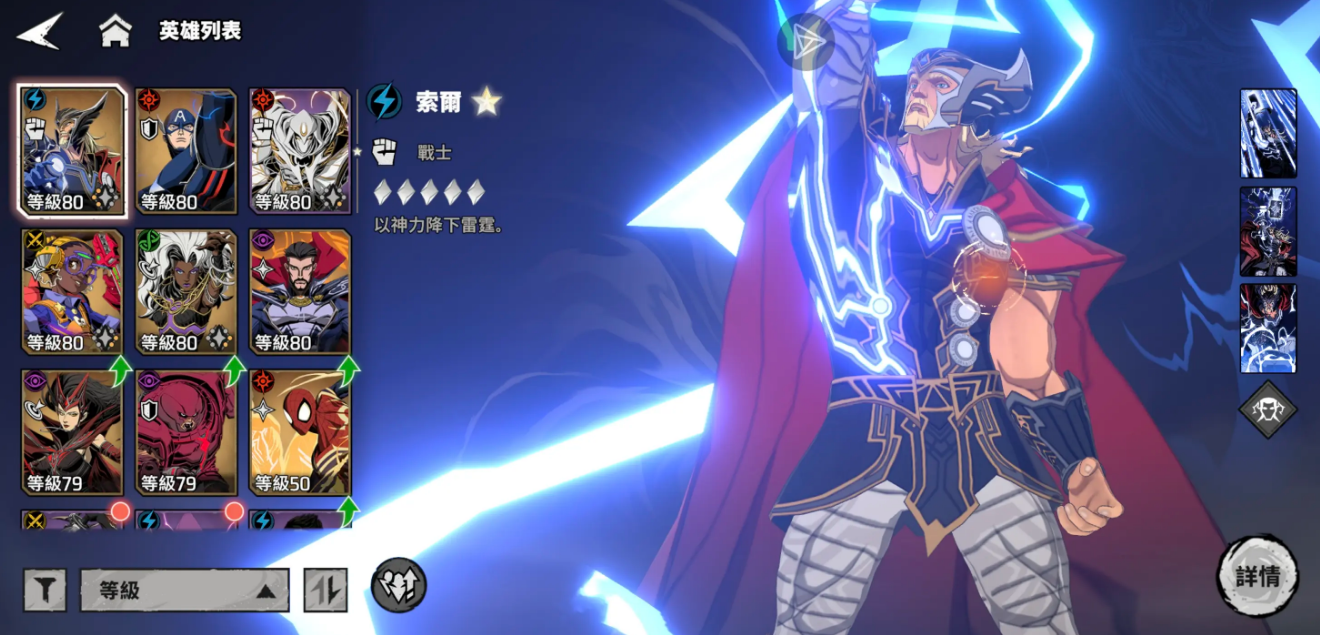The image size is (1320, 635).
Task: Select the Scarlet Witch hero card
Action: pyautogui.click(x=73, y=432)
